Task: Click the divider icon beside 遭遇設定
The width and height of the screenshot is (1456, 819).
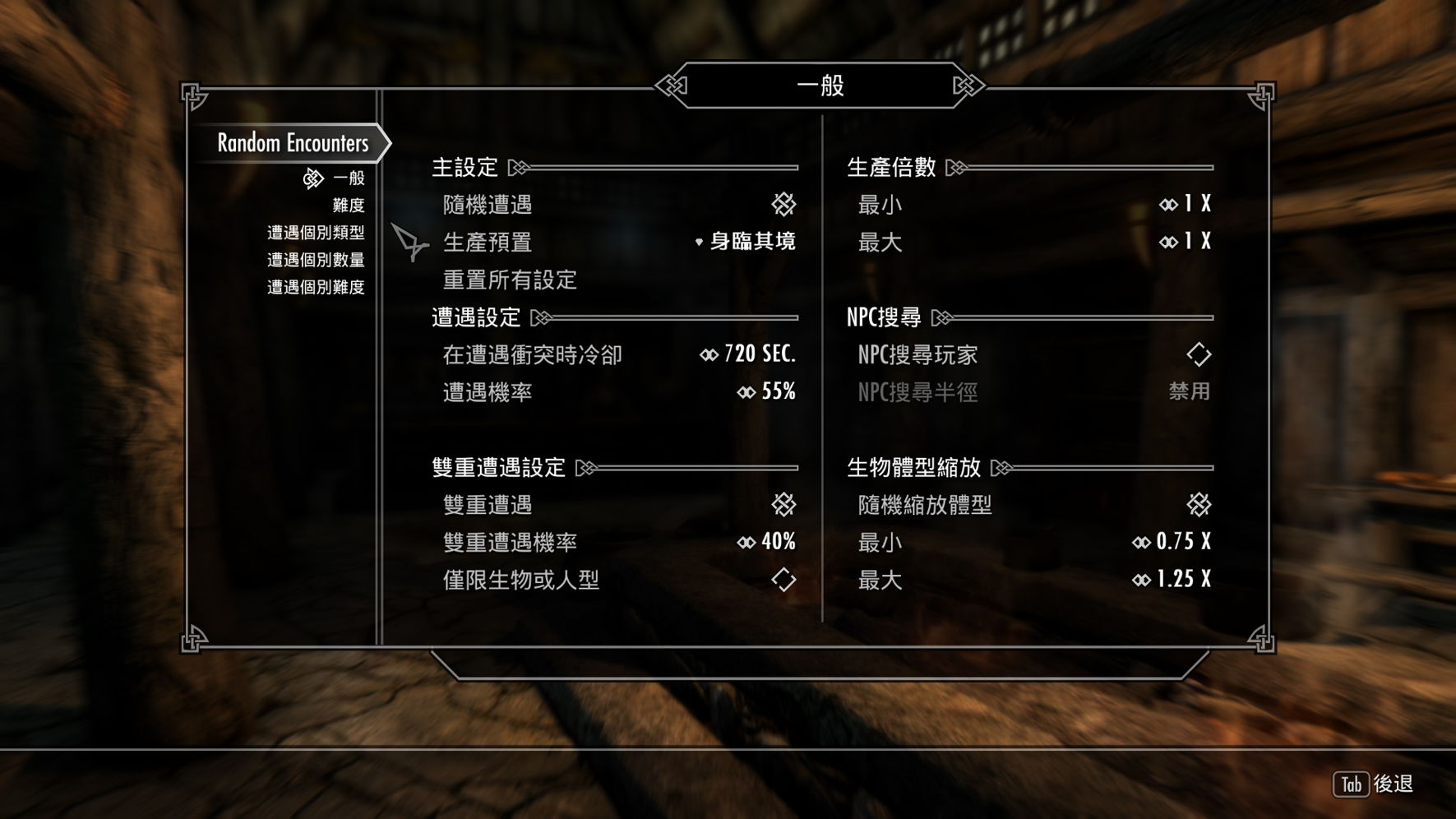Action: click(540, 317)
